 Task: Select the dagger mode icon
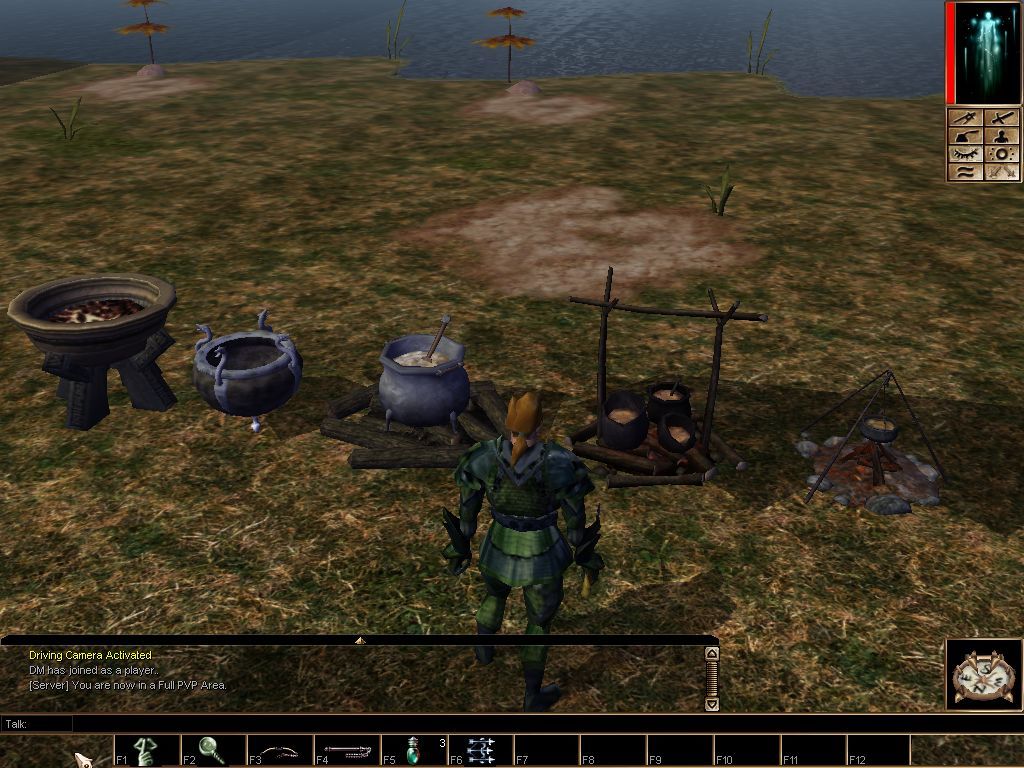point(965,119)
